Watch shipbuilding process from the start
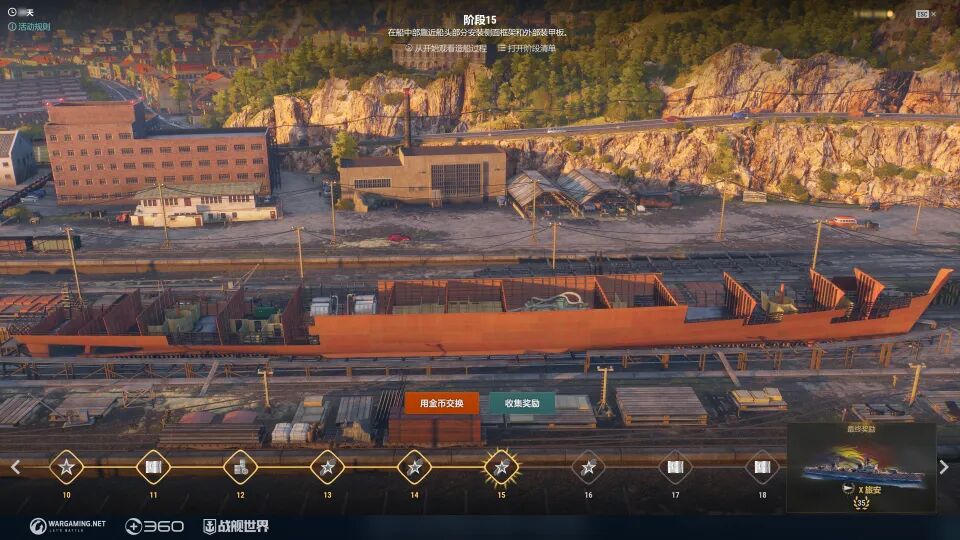The height and width of the screenshot is (540, 960). (x=447, y=48)
